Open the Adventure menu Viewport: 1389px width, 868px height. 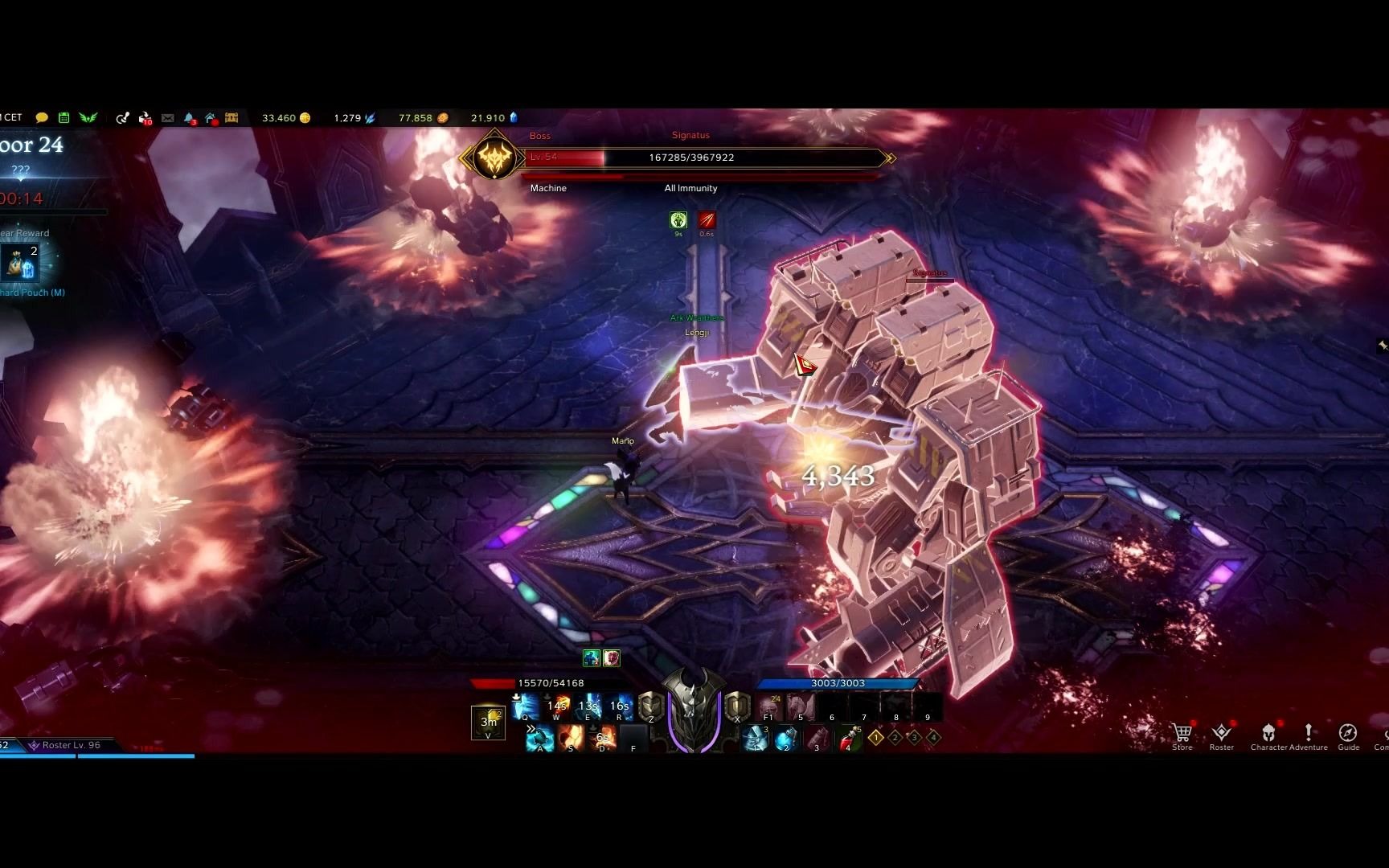(x=1309, y=735)
